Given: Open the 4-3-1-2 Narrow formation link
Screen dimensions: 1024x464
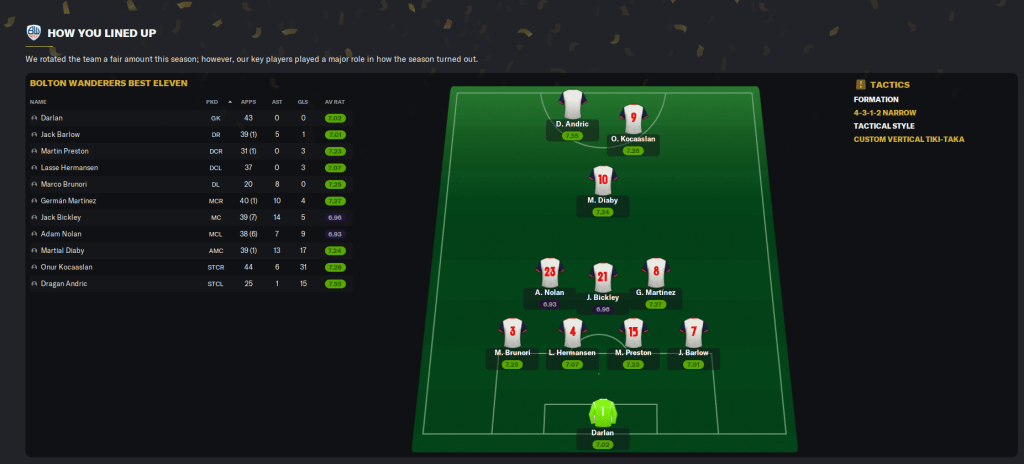Looking at the screenshot, I should coord(885,113).
